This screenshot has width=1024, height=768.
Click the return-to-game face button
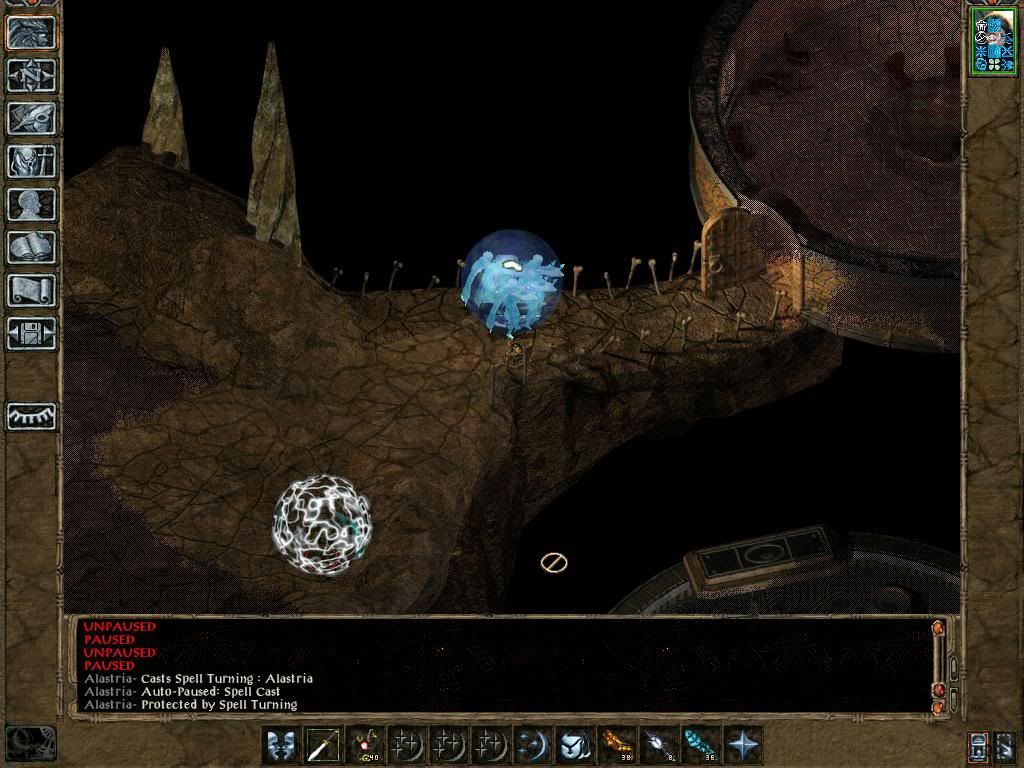(x=31, y=32)
